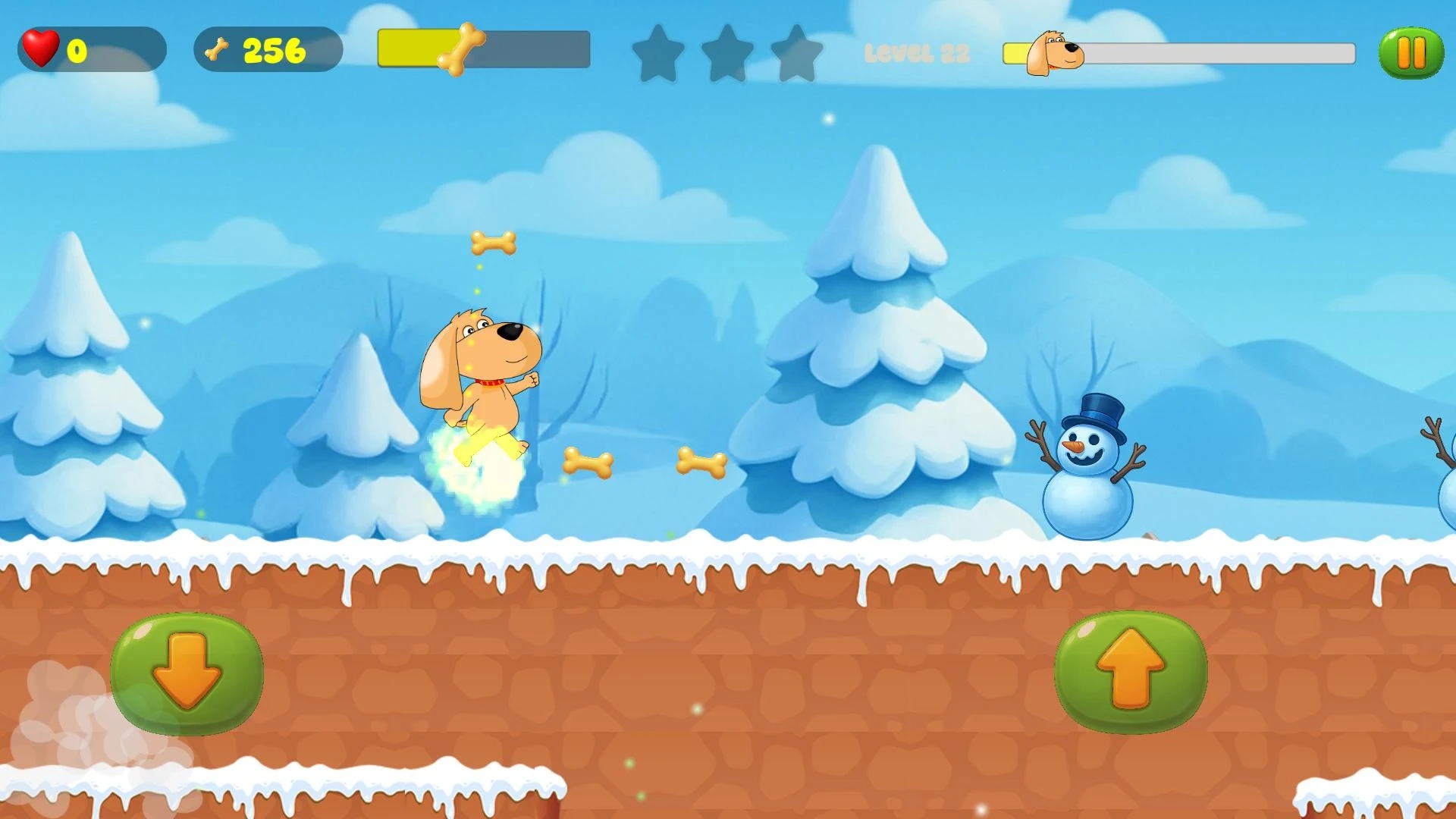This screenshot has height=819, width=1456.
Task: Click the red heart lives icon
Action: (x=42, y=48)
